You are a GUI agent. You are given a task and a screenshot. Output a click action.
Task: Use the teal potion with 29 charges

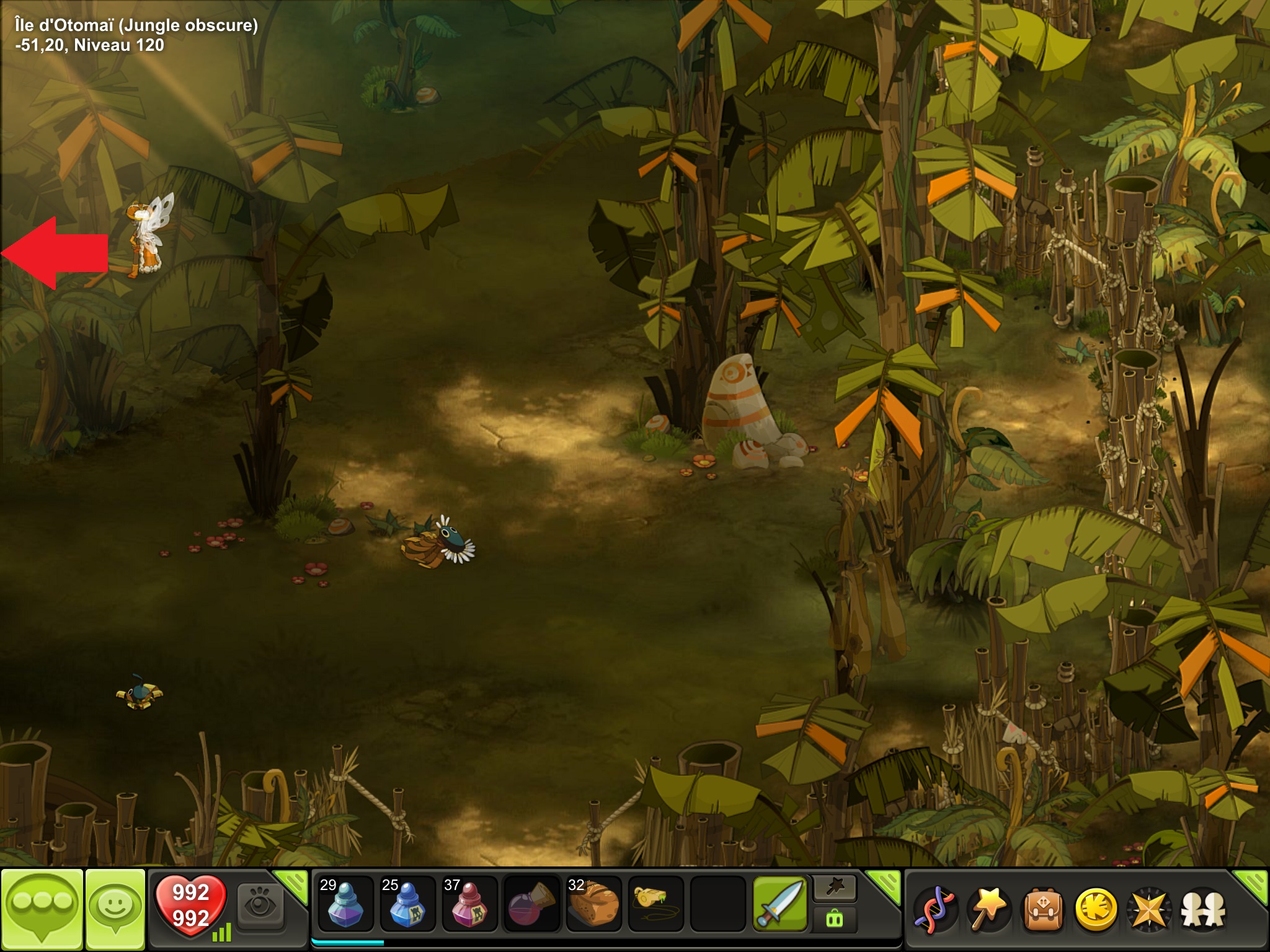[345, 904]
